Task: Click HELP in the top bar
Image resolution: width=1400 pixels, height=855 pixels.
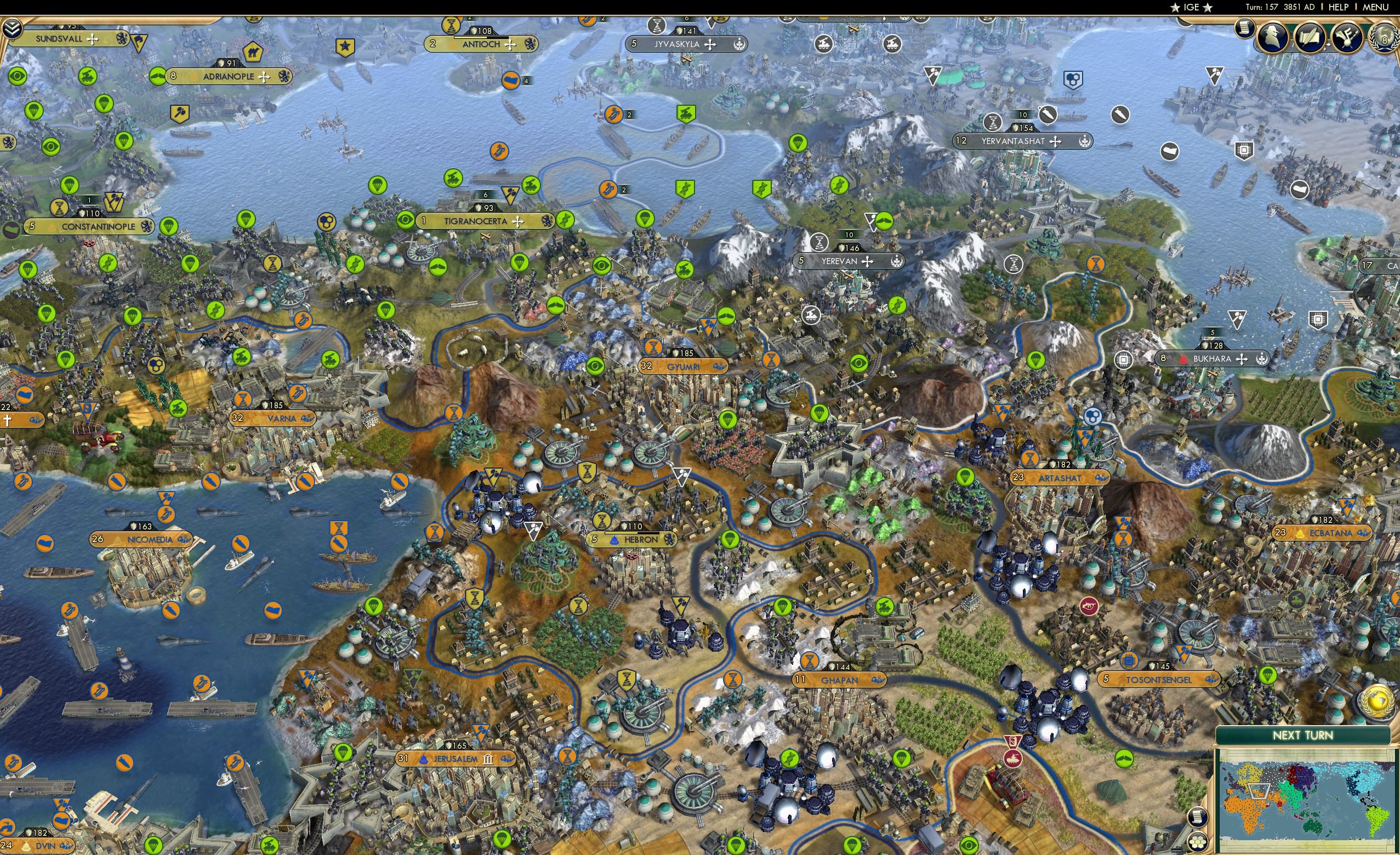Action: tap(1339, 7)
